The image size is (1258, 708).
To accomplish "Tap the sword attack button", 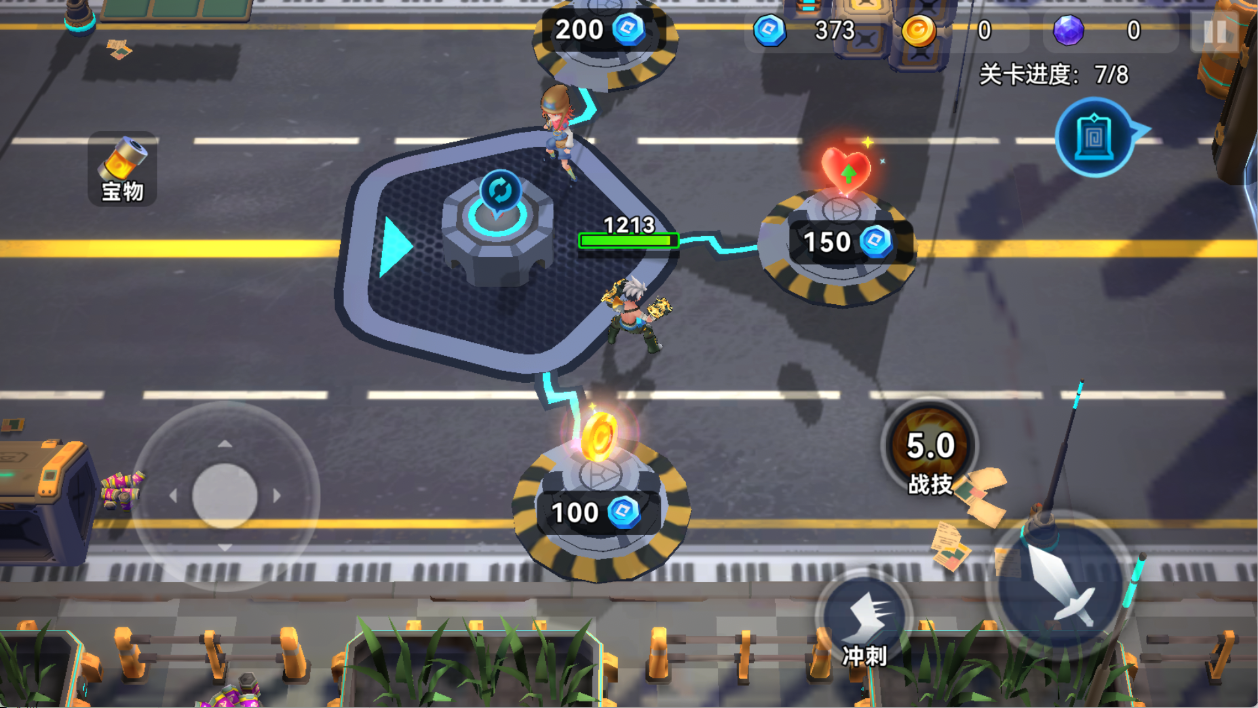I will pos(1061,587).
